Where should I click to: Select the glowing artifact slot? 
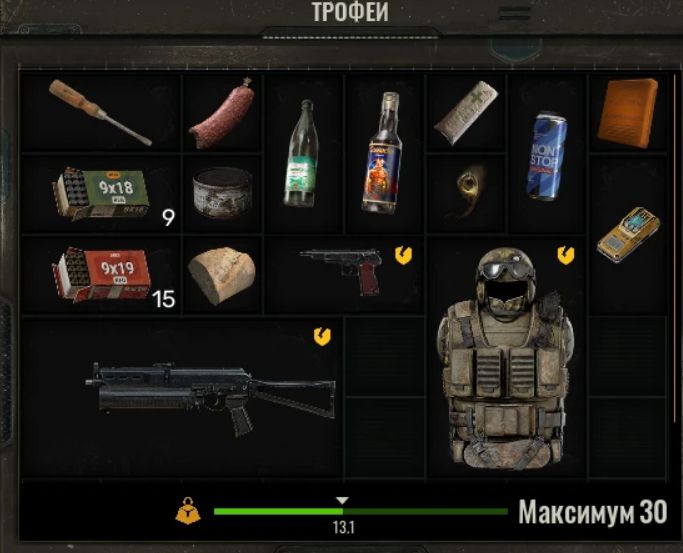(x=466, y=191)
